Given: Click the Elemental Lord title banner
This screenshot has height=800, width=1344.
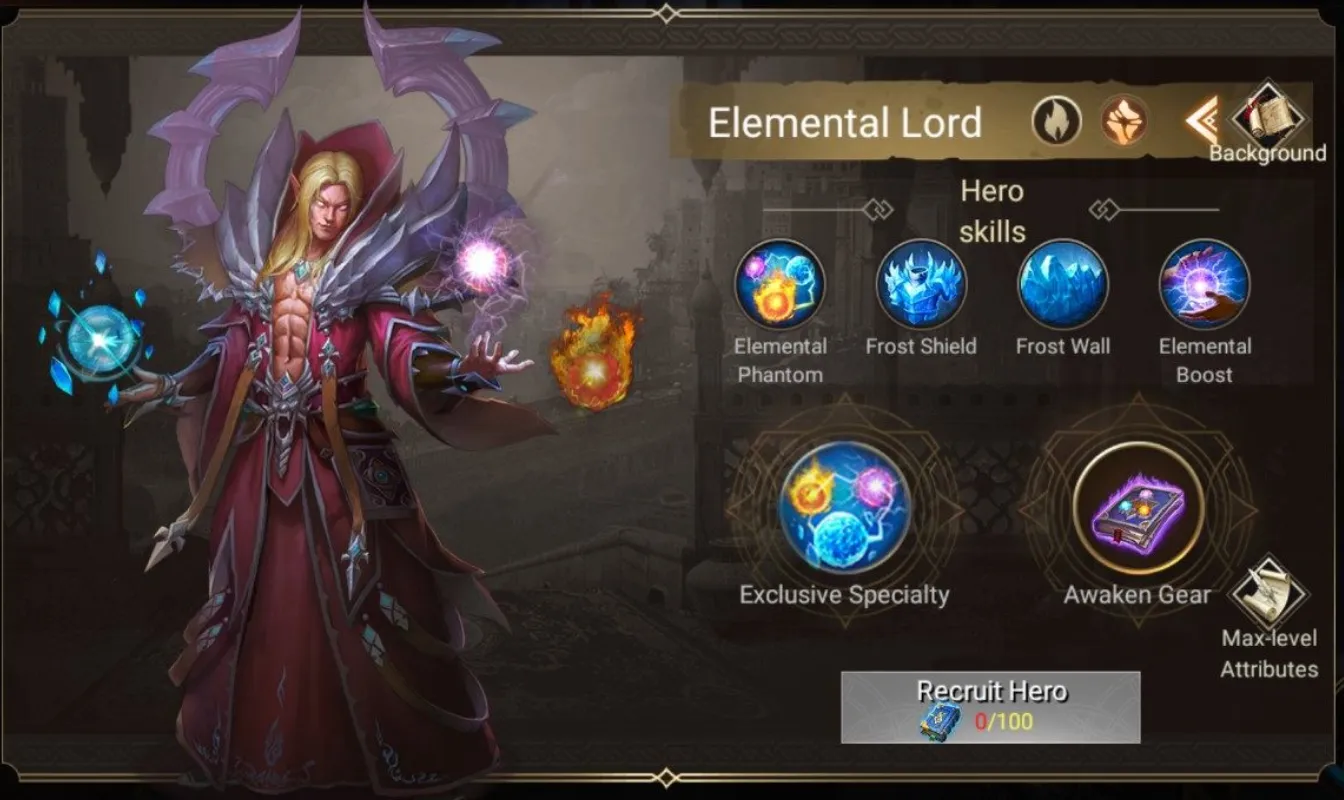Looking at the screenshot, I should click(x=848, y=122).
